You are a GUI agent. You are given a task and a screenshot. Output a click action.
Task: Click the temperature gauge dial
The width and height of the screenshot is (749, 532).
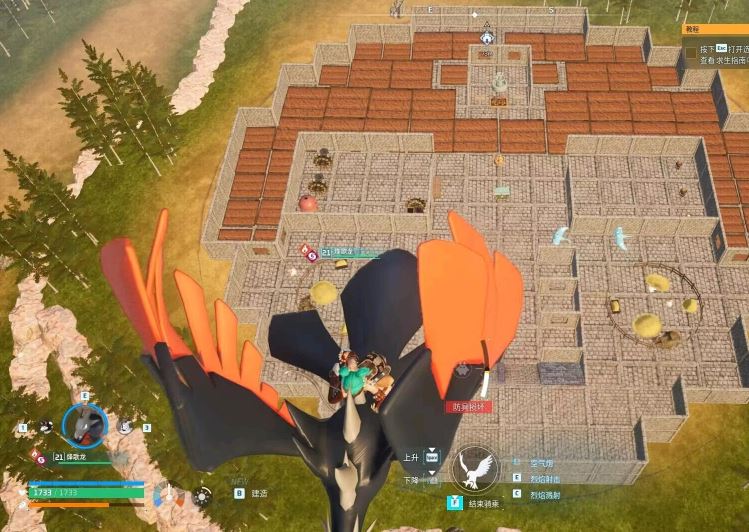pos(167,494)
